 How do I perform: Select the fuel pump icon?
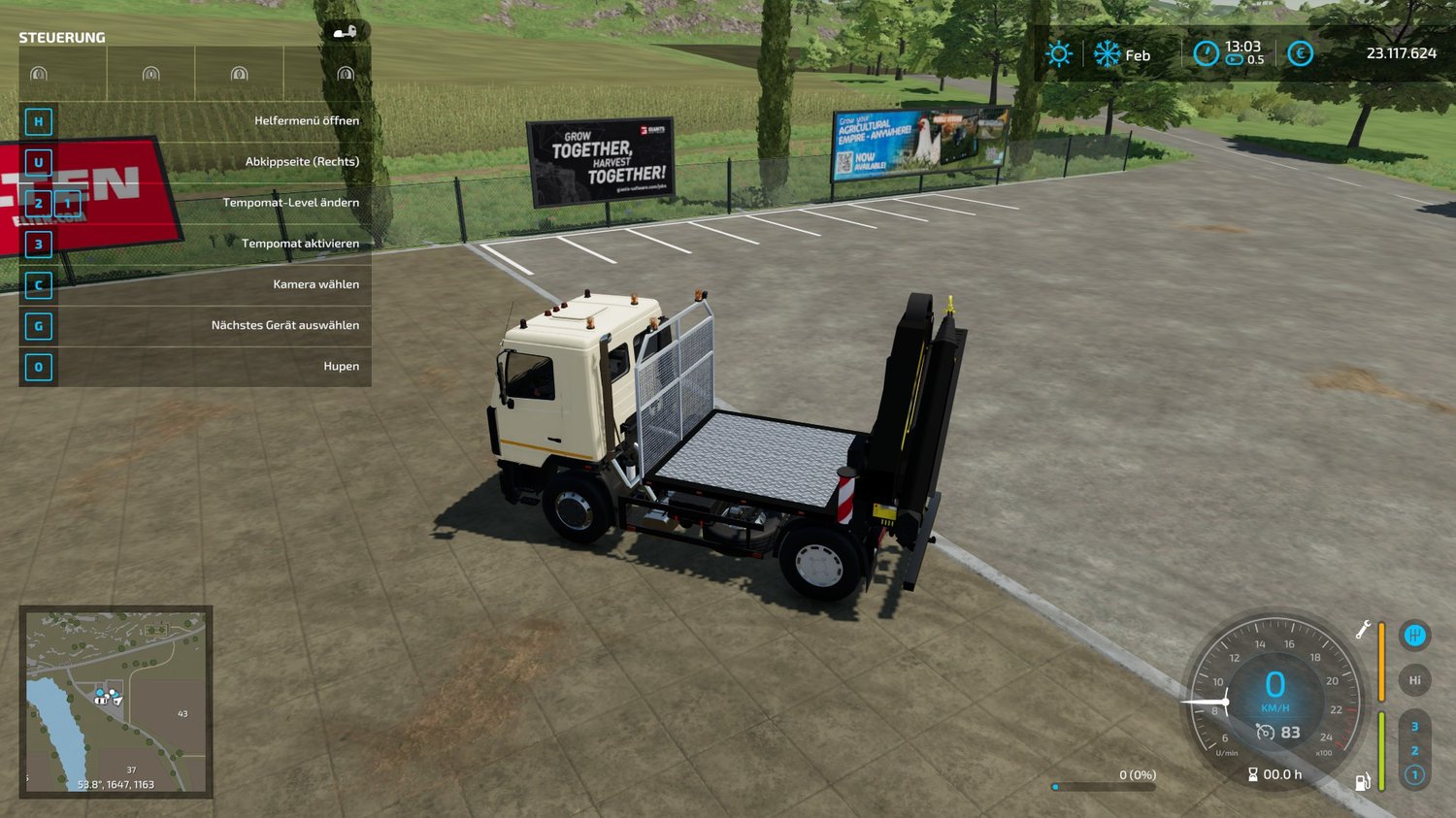[1363, 782]
